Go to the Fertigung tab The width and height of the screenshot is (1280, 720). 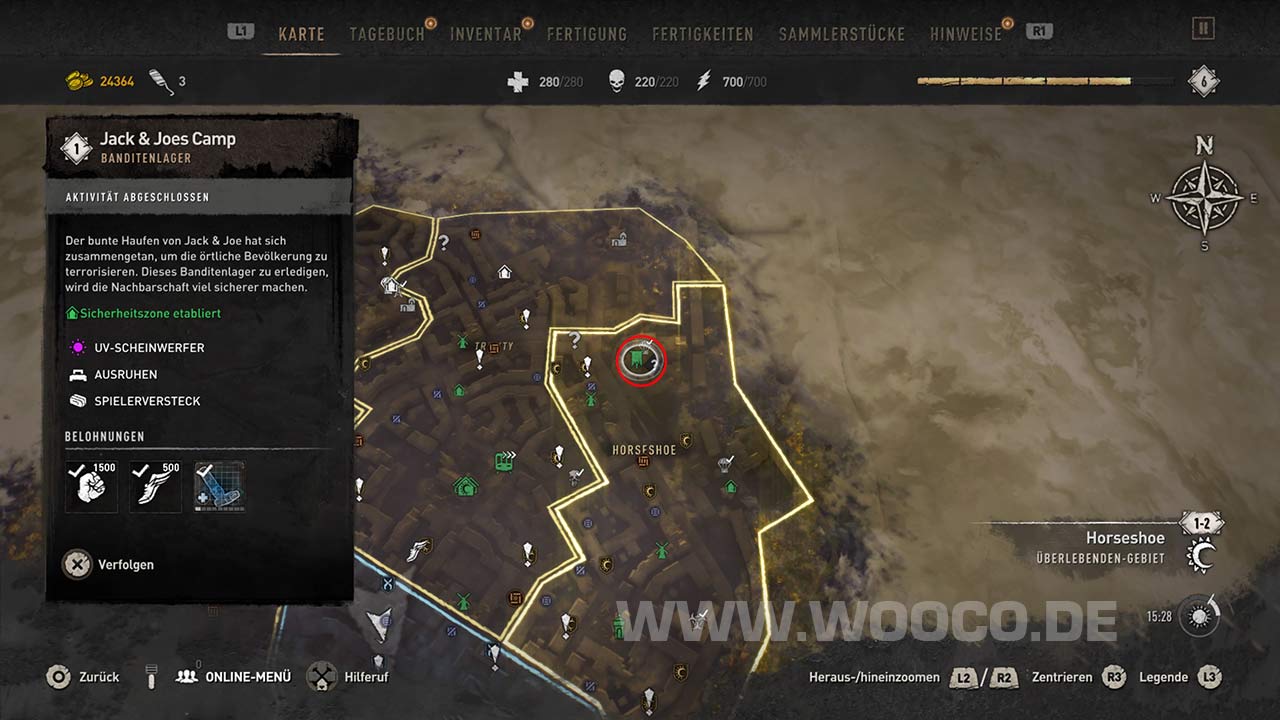tap(587, 34)
